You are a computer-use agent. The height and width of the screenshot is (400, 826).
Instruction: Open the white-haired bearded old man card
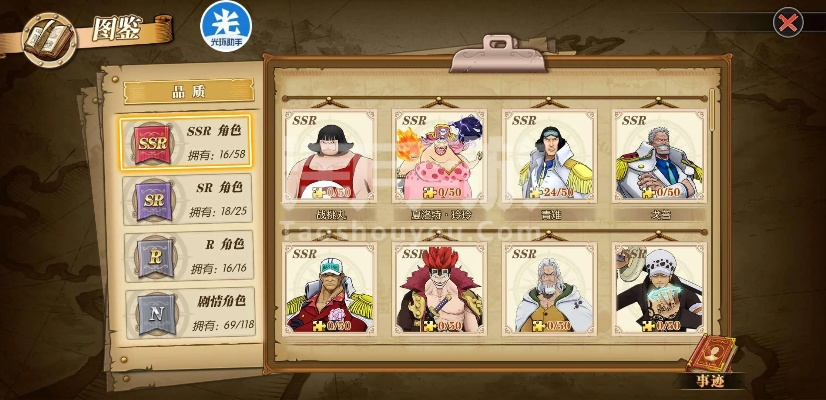click(549, 288)
